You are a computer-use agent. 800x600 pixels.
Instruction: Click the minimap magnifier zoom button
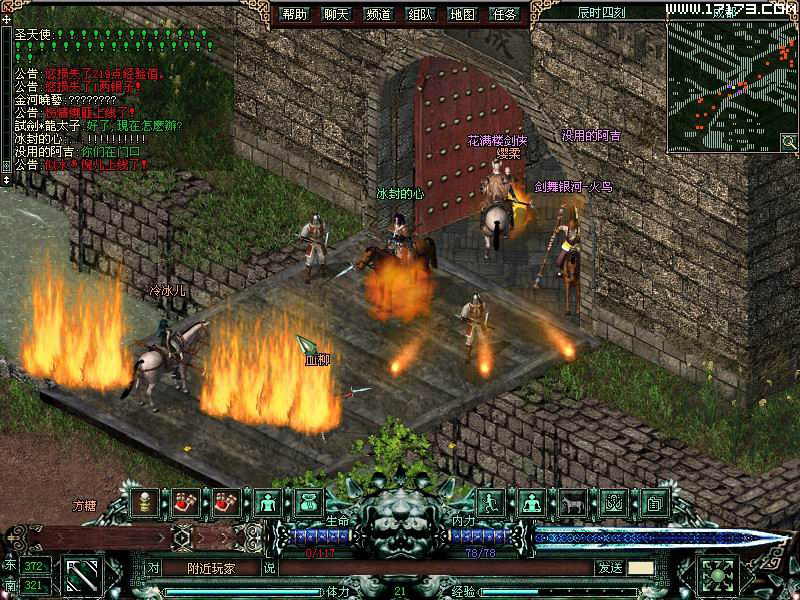tap(788, 142)
